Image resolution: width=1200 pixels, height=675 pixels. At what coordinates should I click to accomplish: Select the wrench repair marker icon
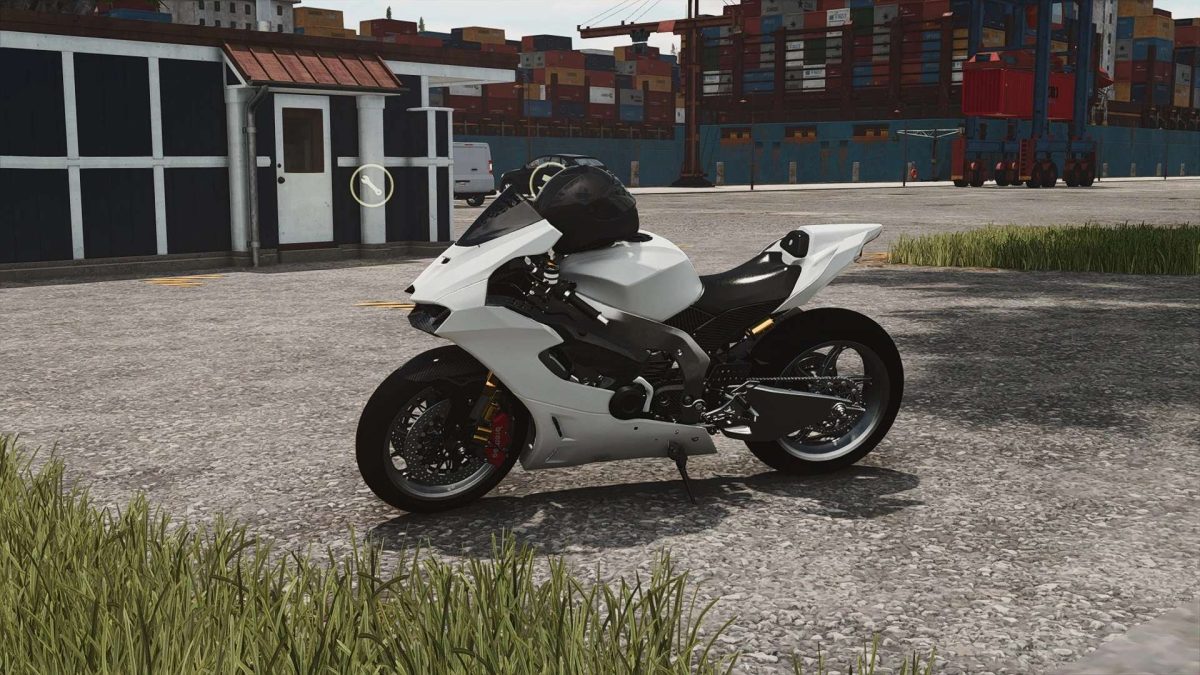[371, 185]
